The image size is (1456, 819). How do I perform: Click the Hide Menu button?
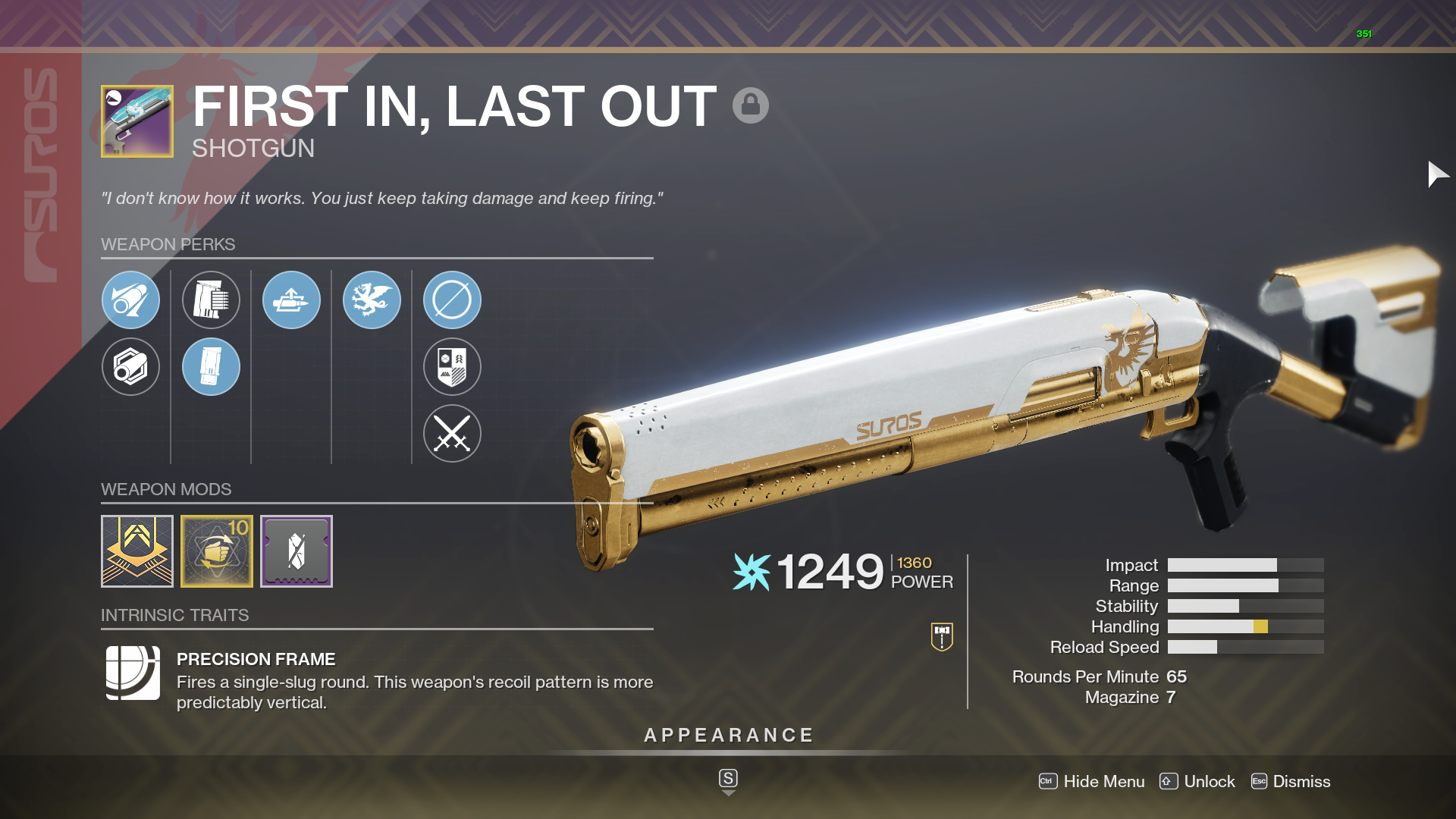1104,781
